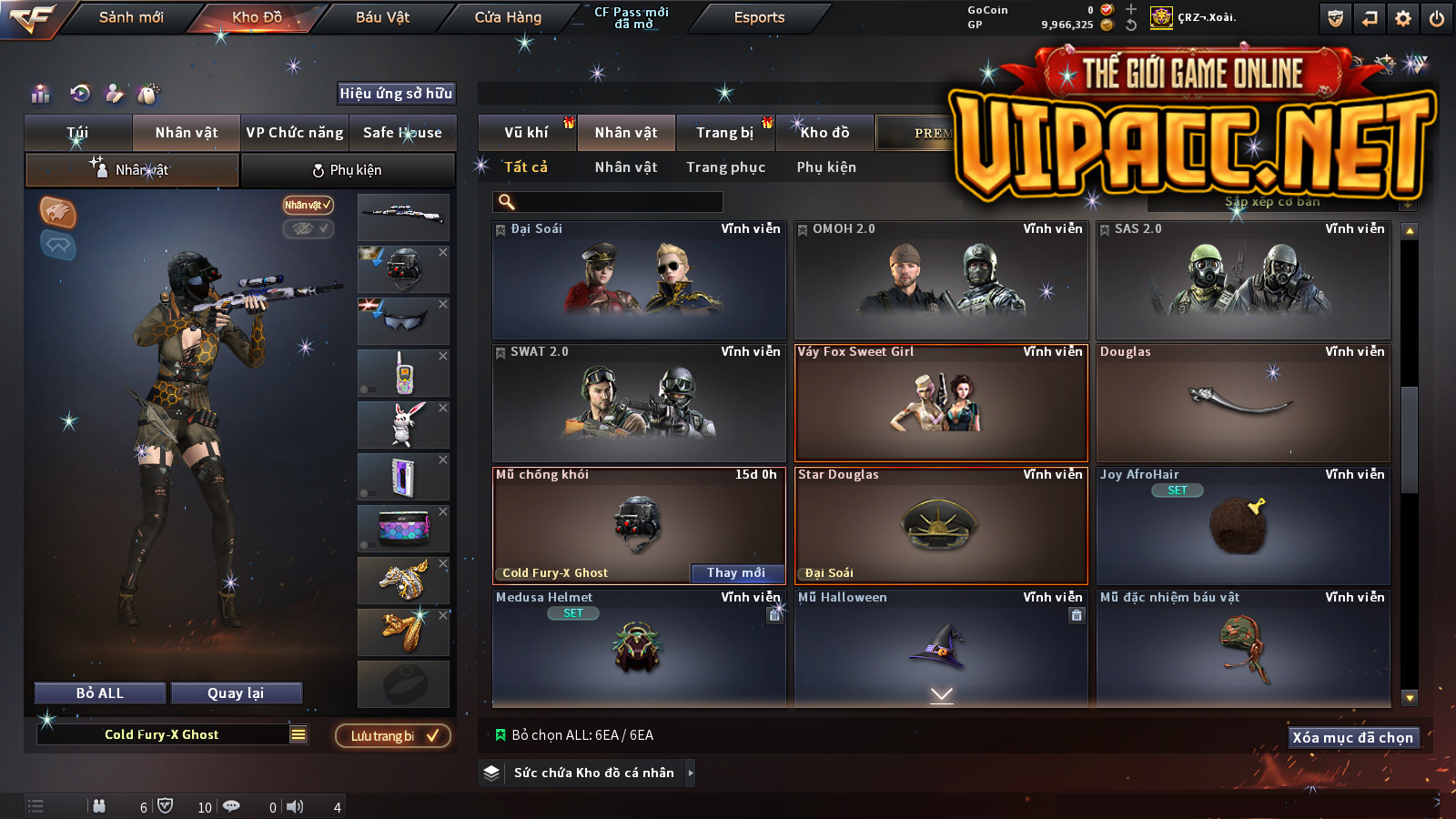The height and width of the screenshot is (819, 1456).
Task: Open the Cửa Hàng shop
Action: pyautogui.click(x=508, y=17)
